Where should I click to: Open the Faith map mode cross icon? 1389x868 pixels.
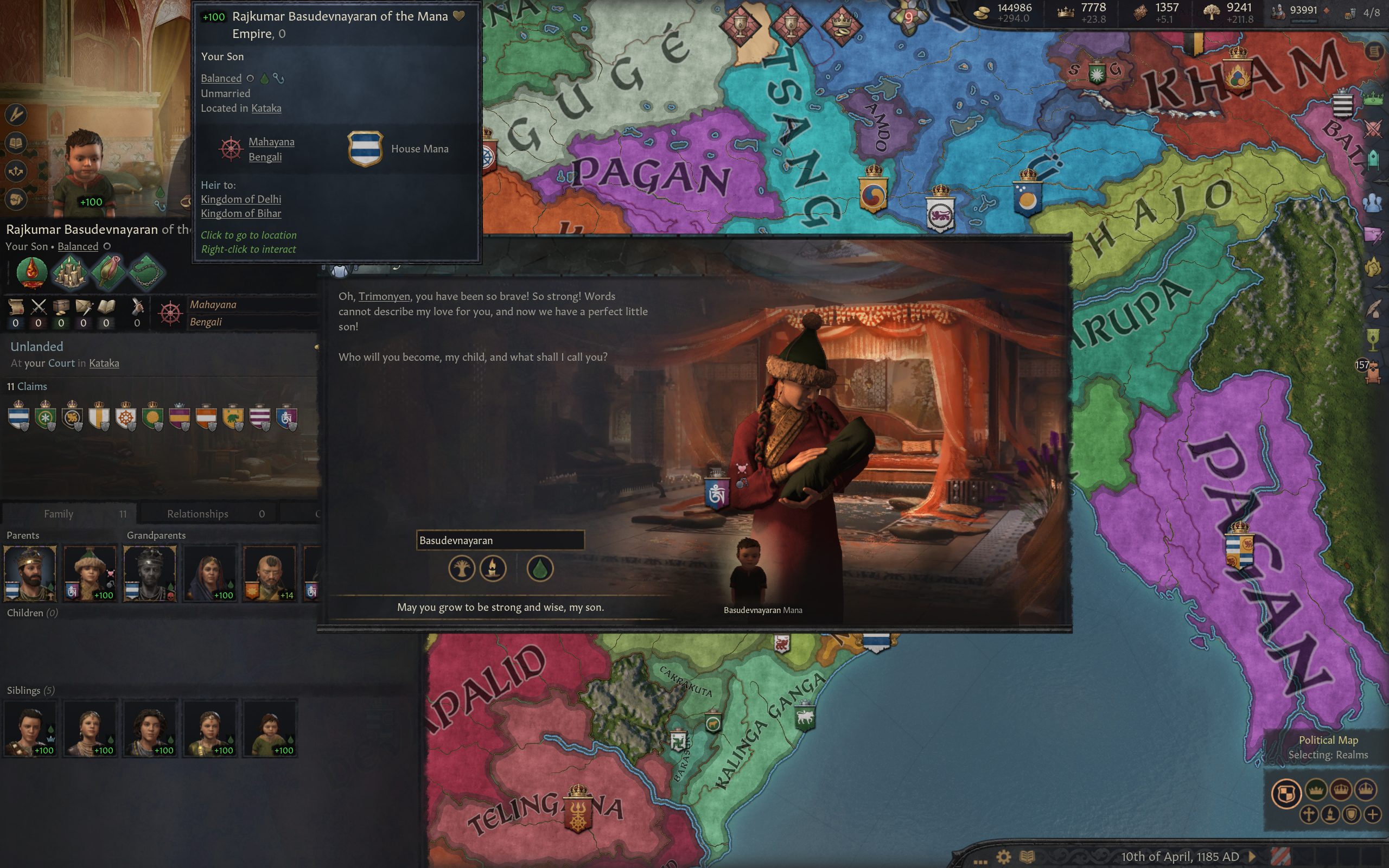(1309, 815)
